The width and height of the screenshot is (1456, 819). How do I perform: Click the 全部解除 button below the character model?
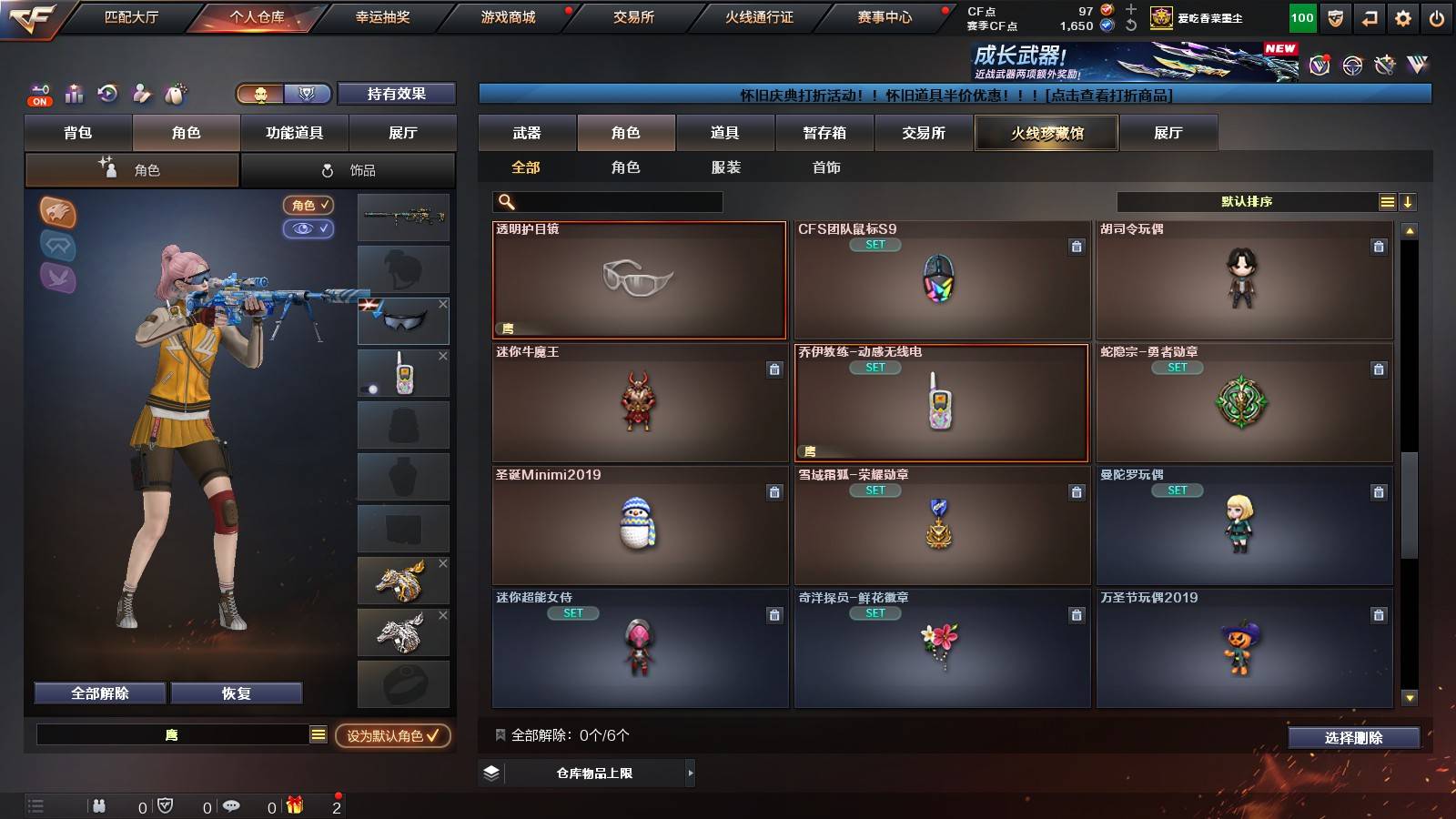click(98, 693)
